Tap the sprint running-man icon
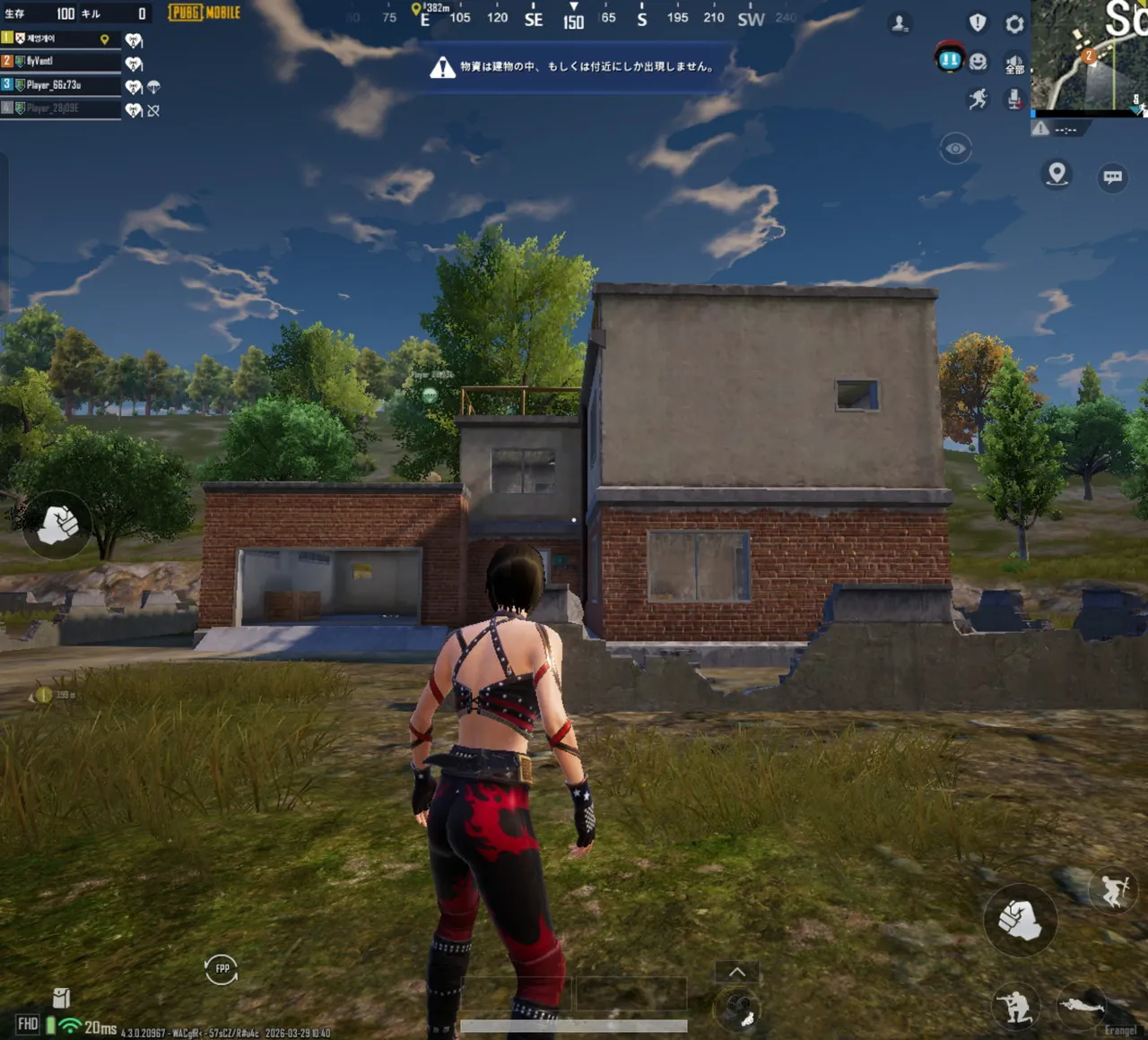1148x1040 pixels. click(977, 98)
